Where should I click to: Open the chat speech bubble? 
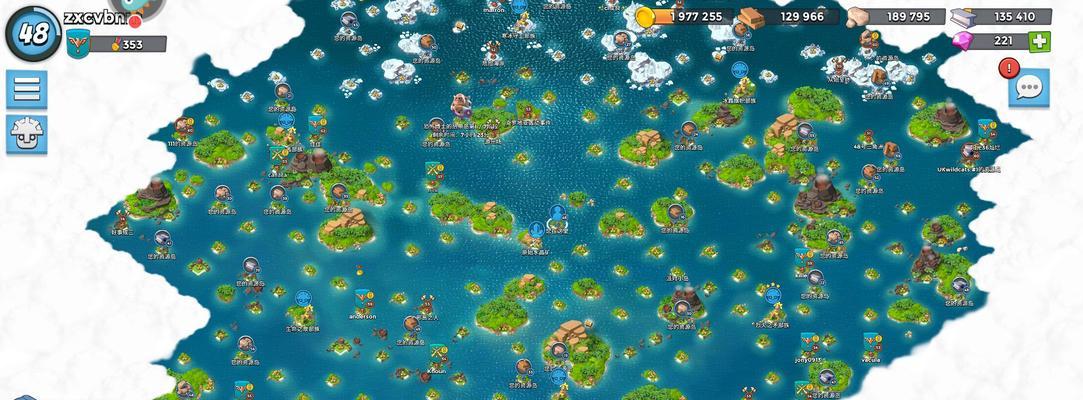pyautogui.click(x=1029, y=89)
